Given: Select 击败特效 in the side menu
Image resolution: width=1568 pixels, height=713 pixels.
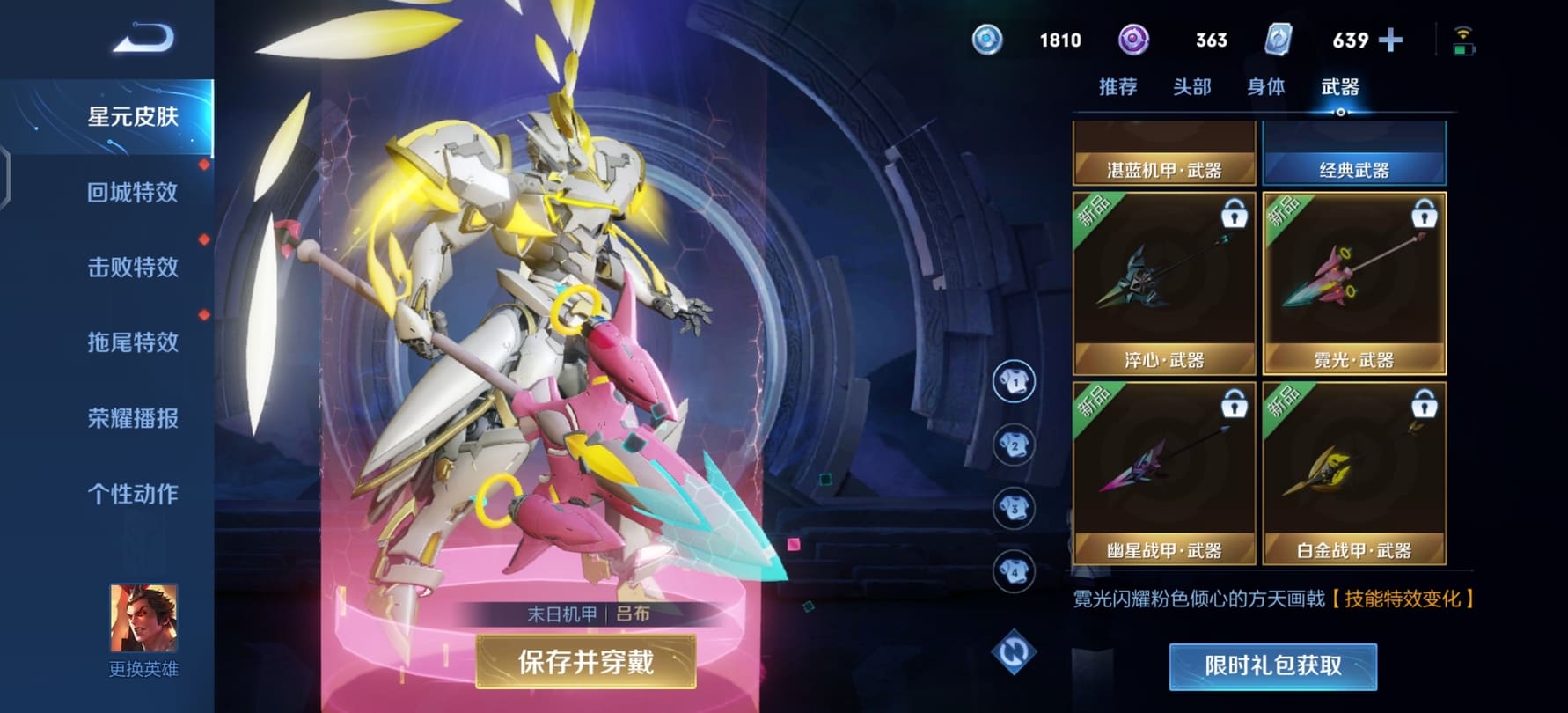Looking at the screenshot, I should tap(132, 267).
